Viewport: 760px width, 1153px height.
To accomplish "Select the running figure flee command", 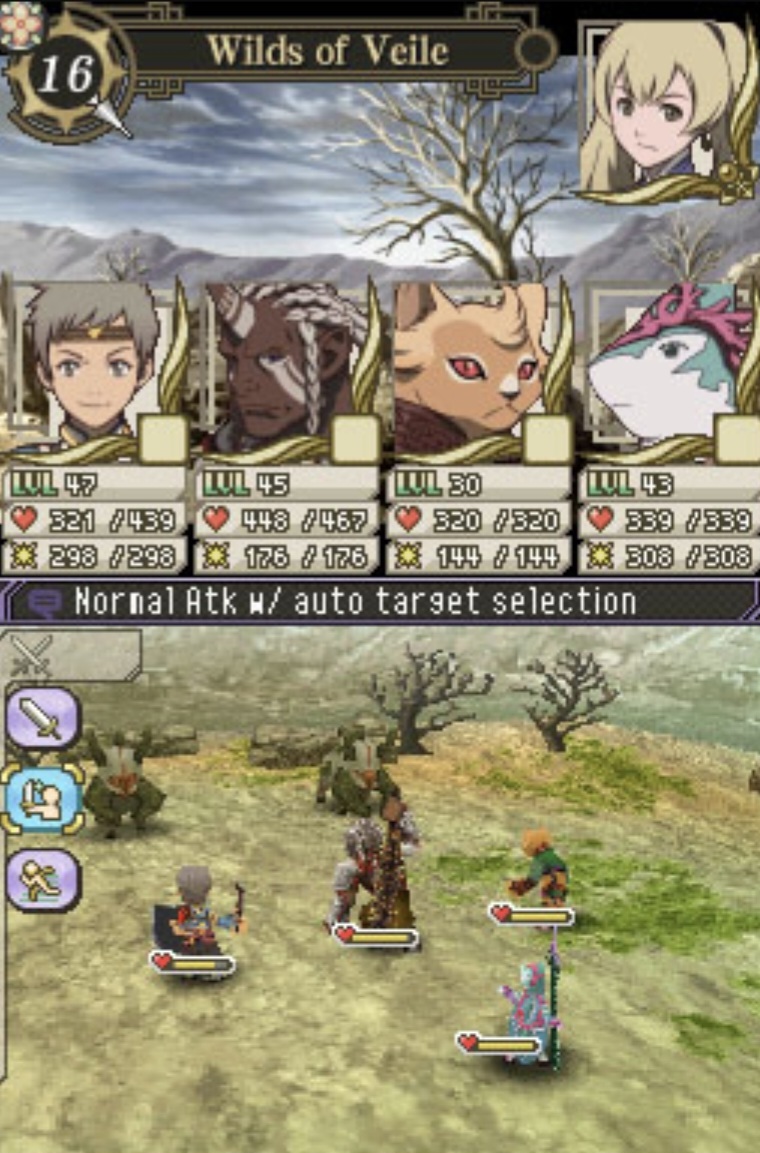I will (43, 880).
